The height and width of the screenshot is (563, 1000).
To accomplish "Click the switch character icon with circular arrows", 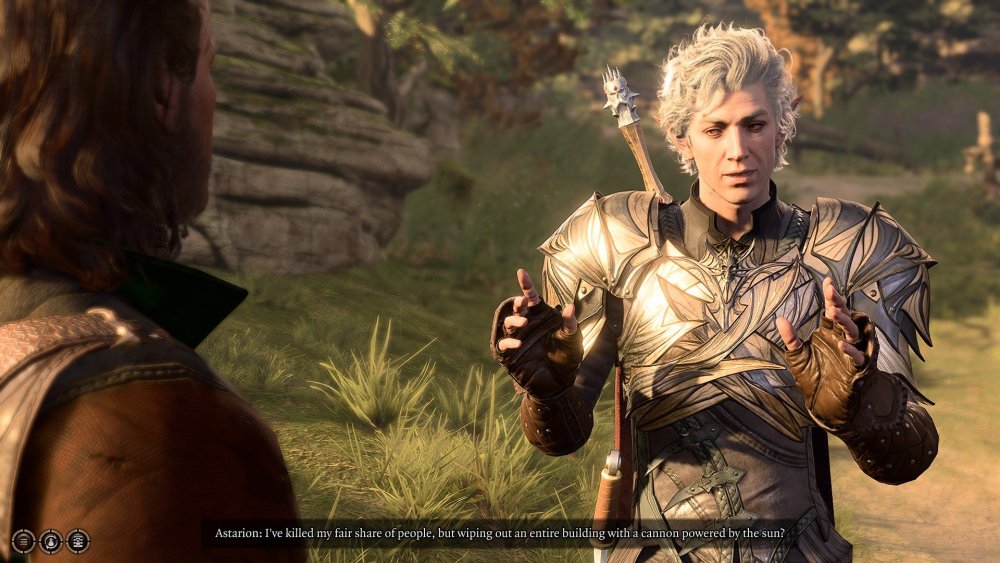I will pyautogui.click(x=50, y=541).
